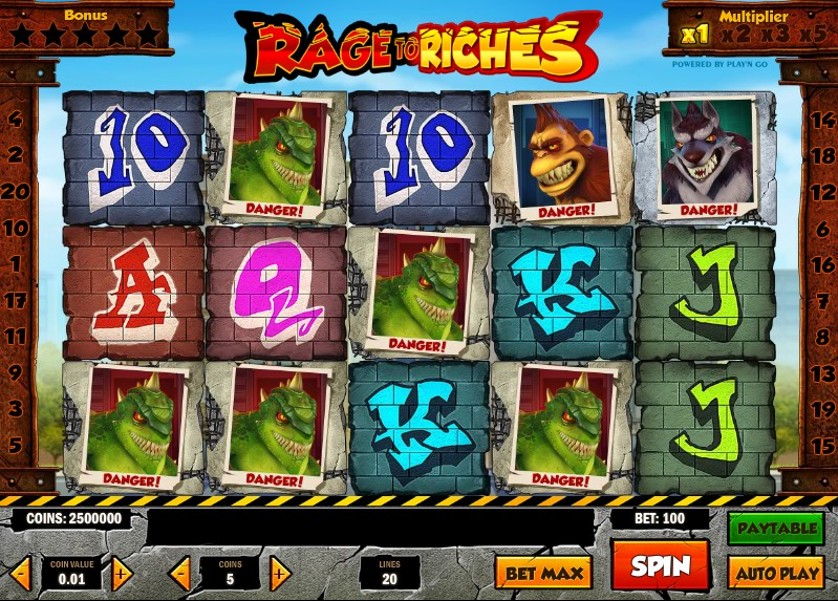Lower the number of coins per line

point(180,574)
